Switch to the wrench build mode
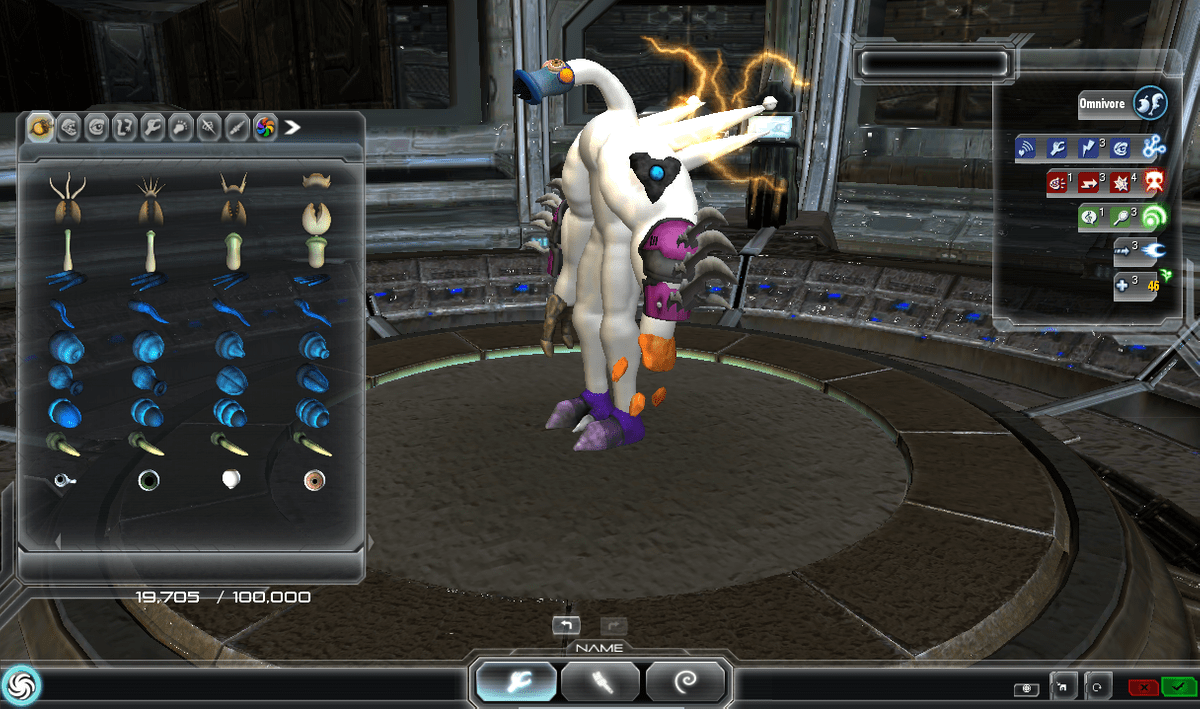The height and width of the screenshot is (709, 1200). (x=516, y=683)
